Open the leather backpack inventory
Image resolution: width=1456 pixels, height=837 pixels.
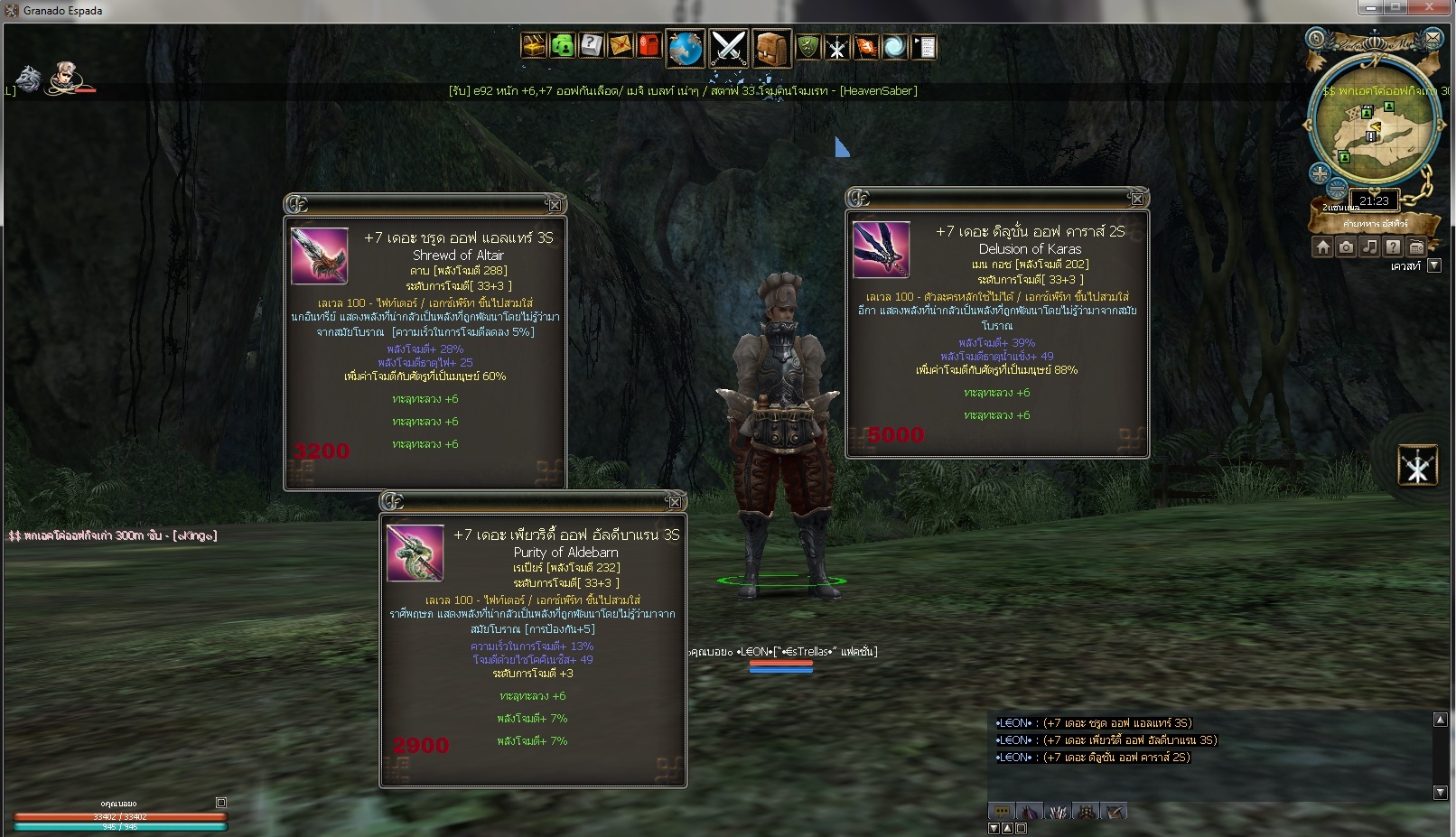coord(770,48)
